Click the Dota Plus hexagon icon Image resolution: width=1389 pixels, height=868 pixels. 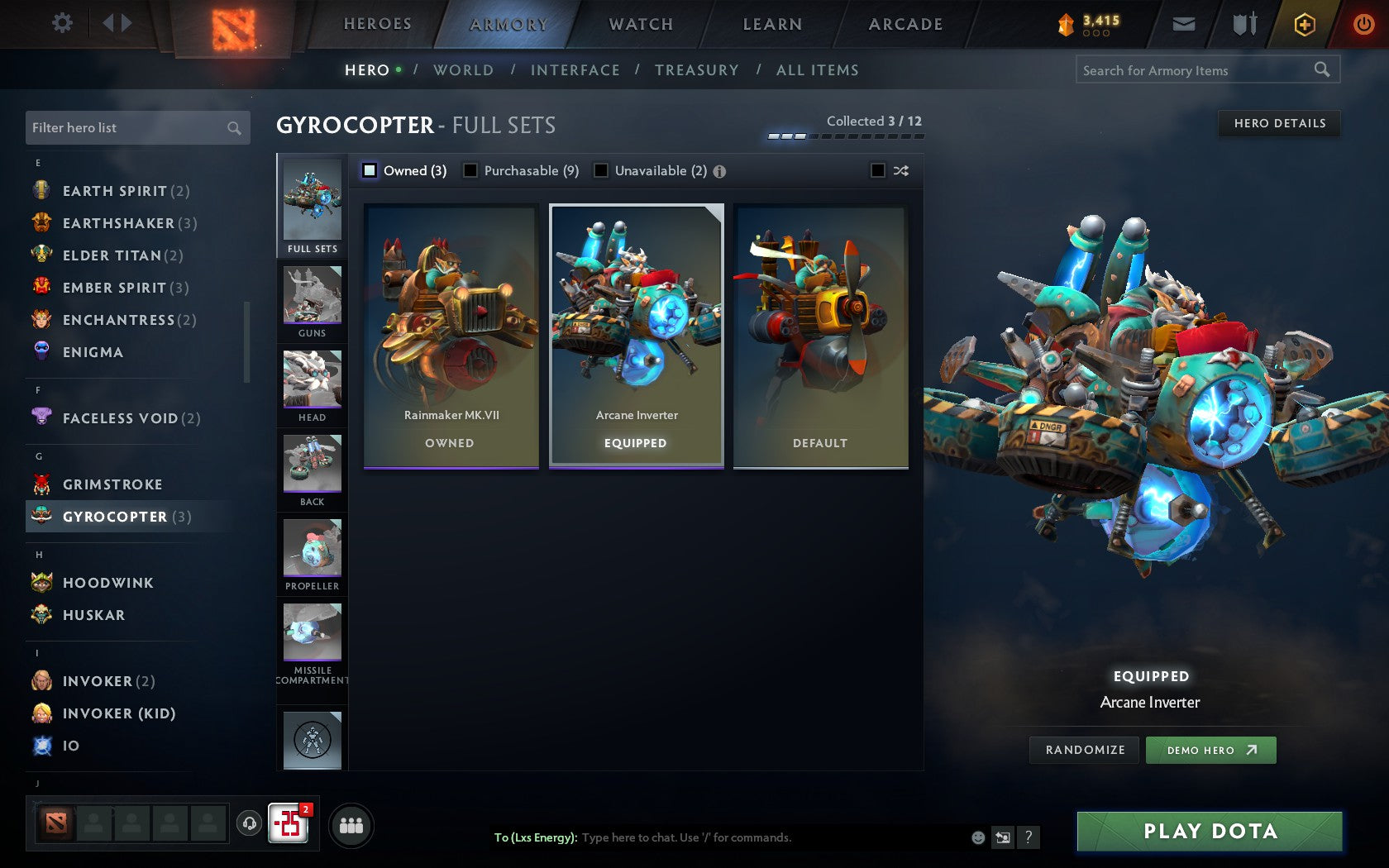pos(1304,24)
